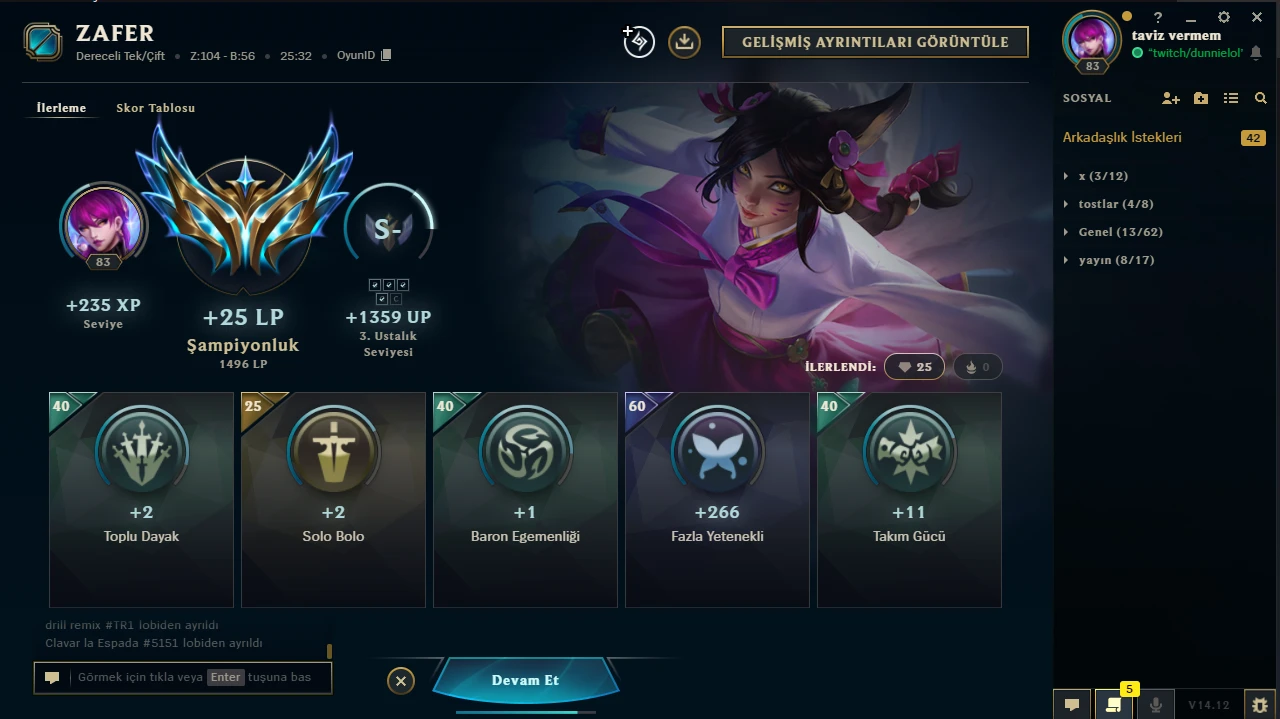Open the Toplu Dayak challenge card
The width and height of the screenshot is (1280, 719).
[141, 499]
